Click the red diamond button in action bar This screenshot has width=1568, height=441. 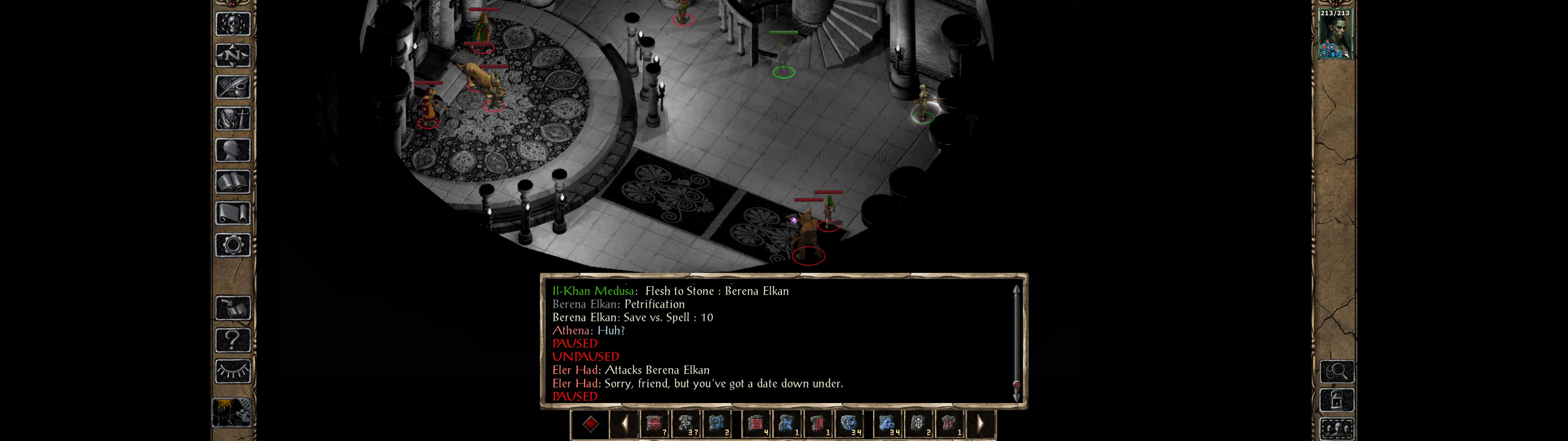(x=590, y=424)
